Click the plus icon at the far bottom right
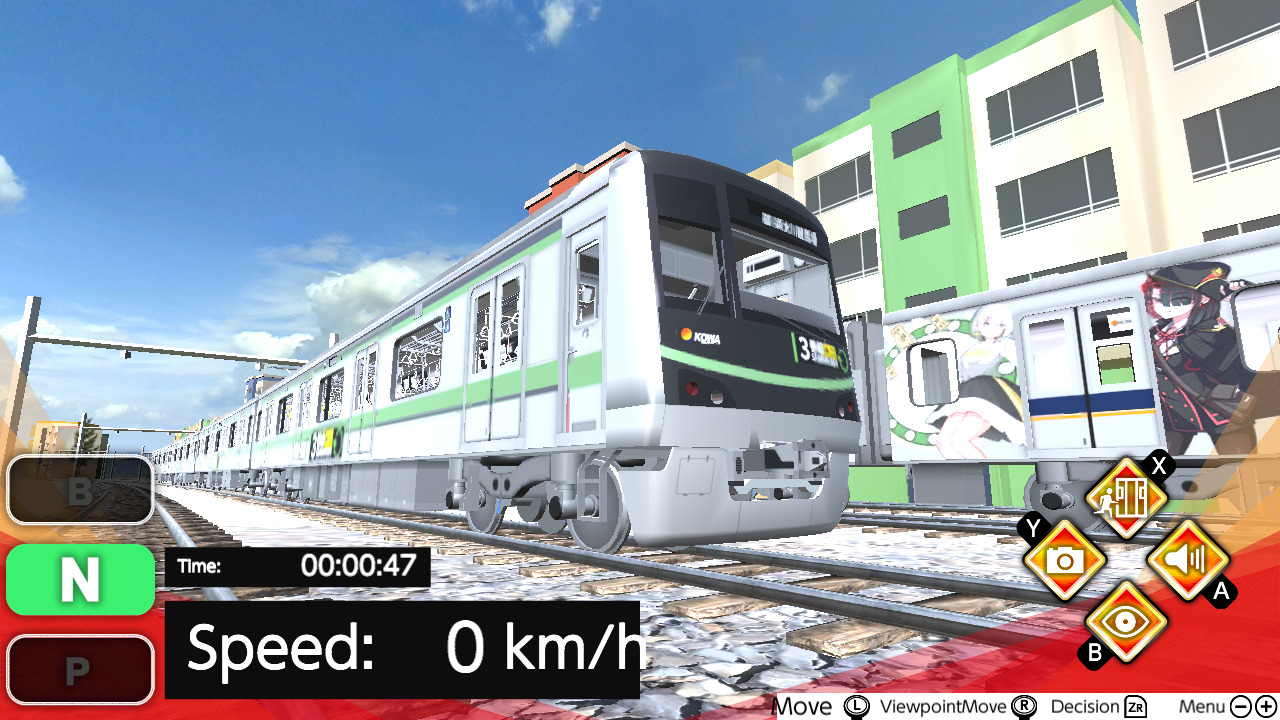 (1266, 706)
